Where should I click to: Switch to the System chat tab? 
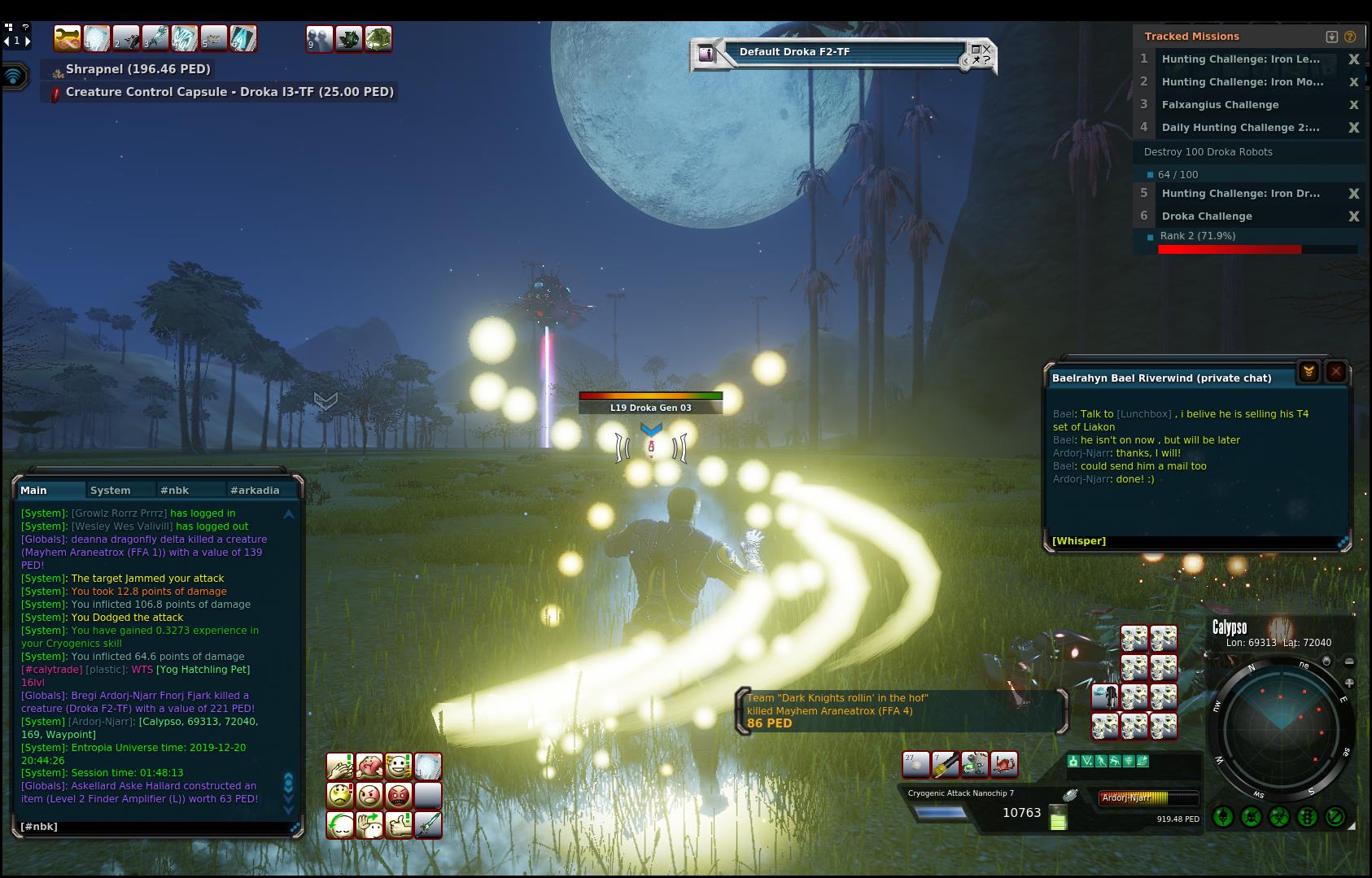tap(111, 490)
